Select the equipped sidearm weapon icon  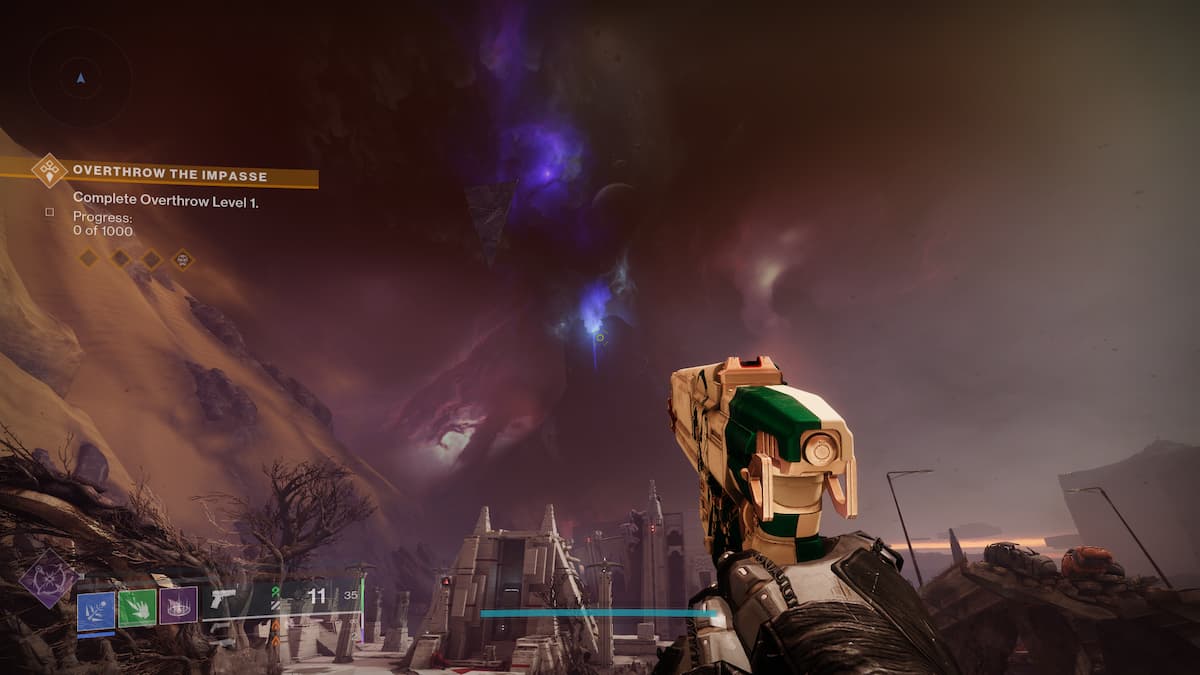[224, 599]
